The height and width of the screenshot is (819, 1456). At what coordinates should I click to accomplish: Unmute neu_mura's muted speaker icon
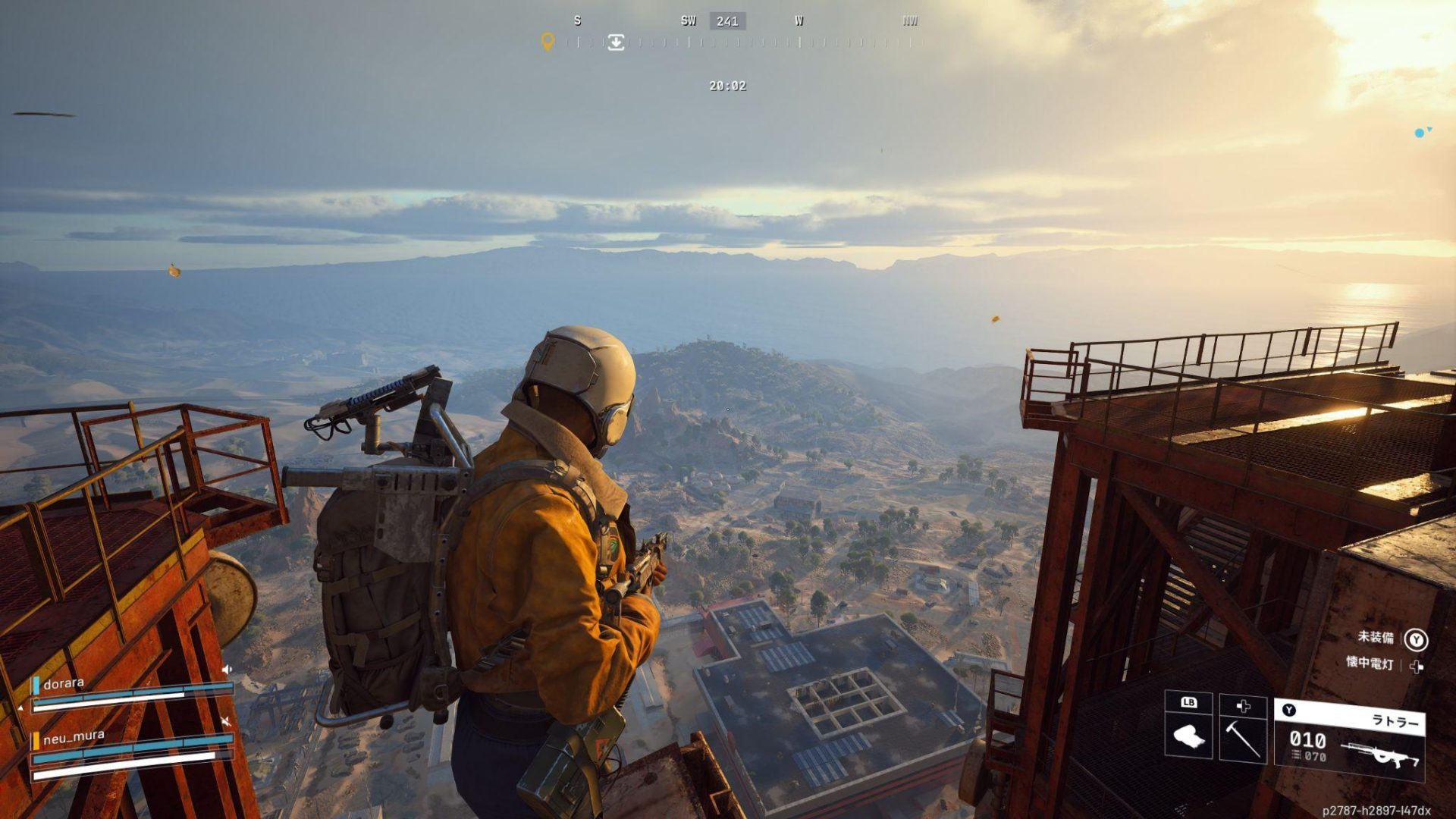click(225, 721)
